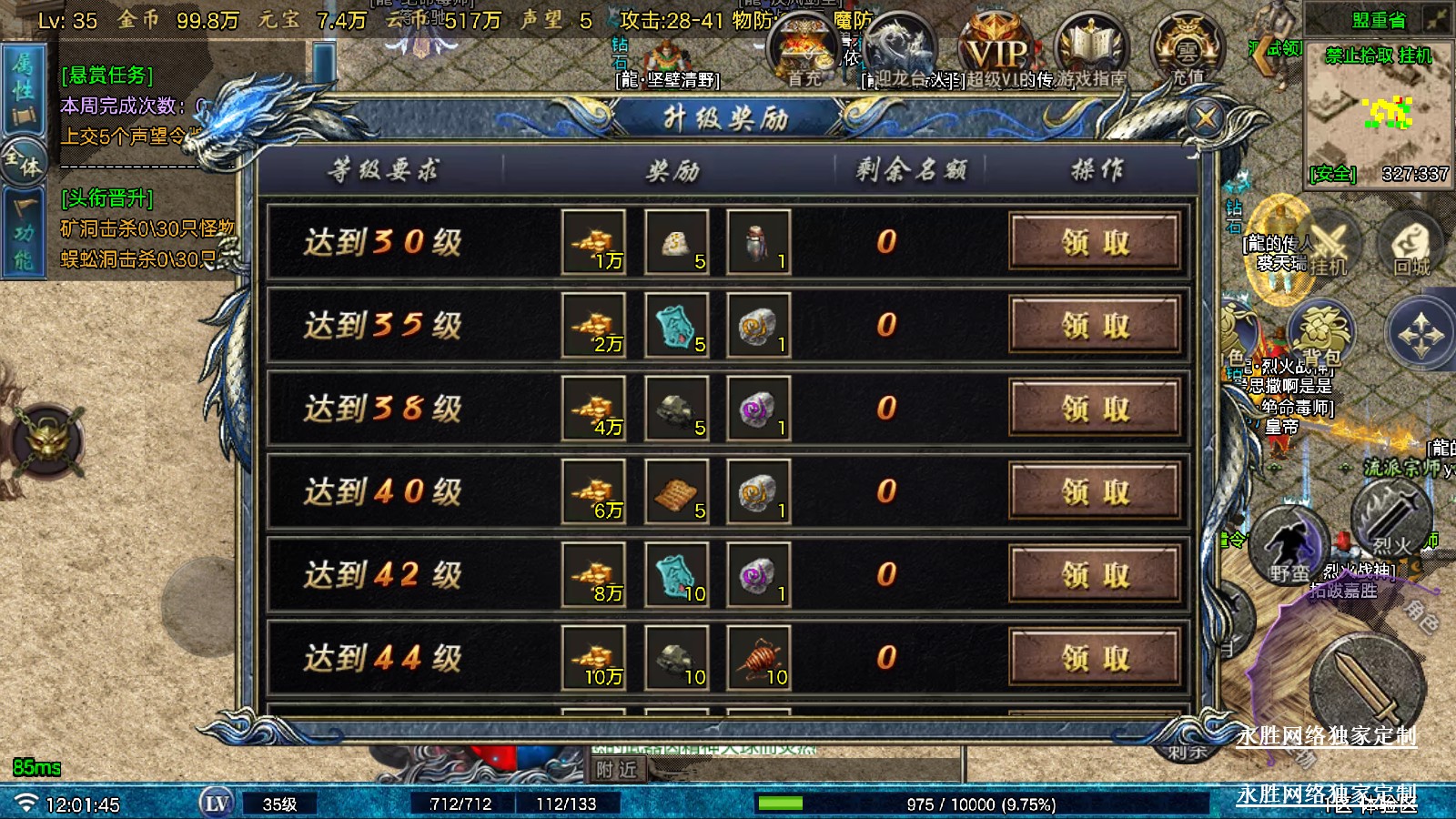
Task: Inspect the 10万 gold reward slot
Action: click(594, 657)
